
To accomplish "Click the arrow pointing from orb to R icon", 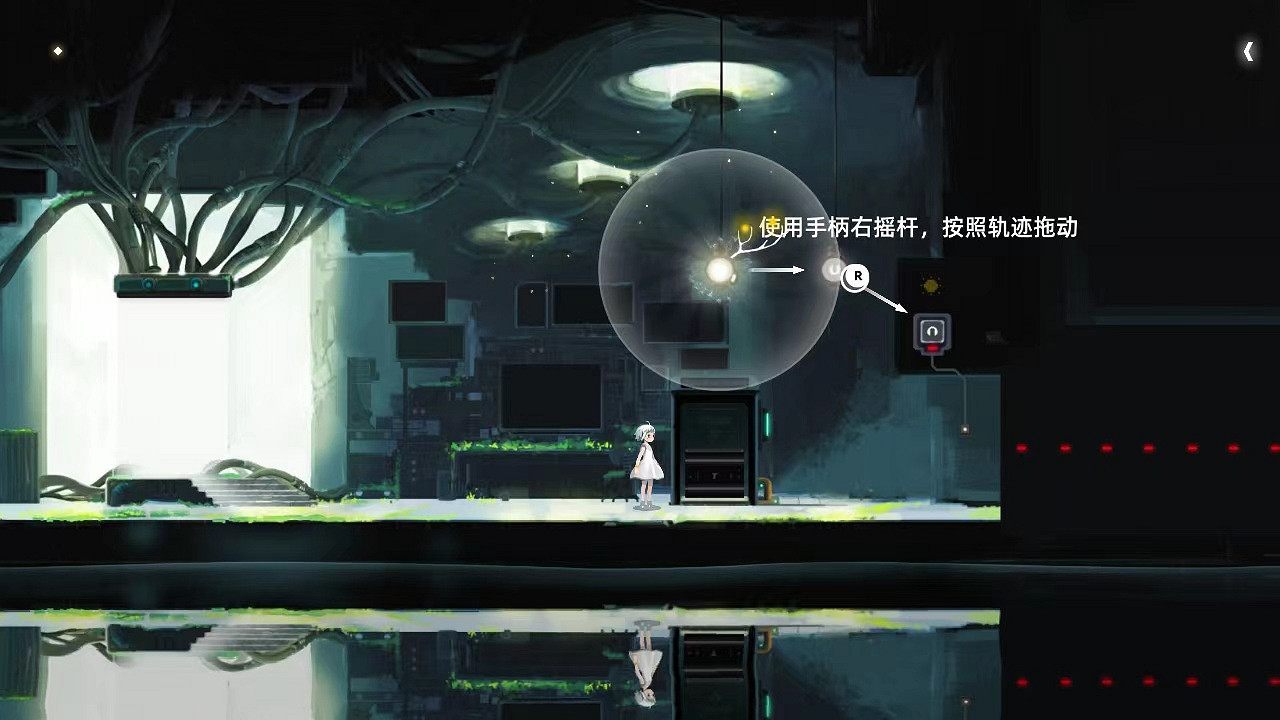I will (775, 268).
